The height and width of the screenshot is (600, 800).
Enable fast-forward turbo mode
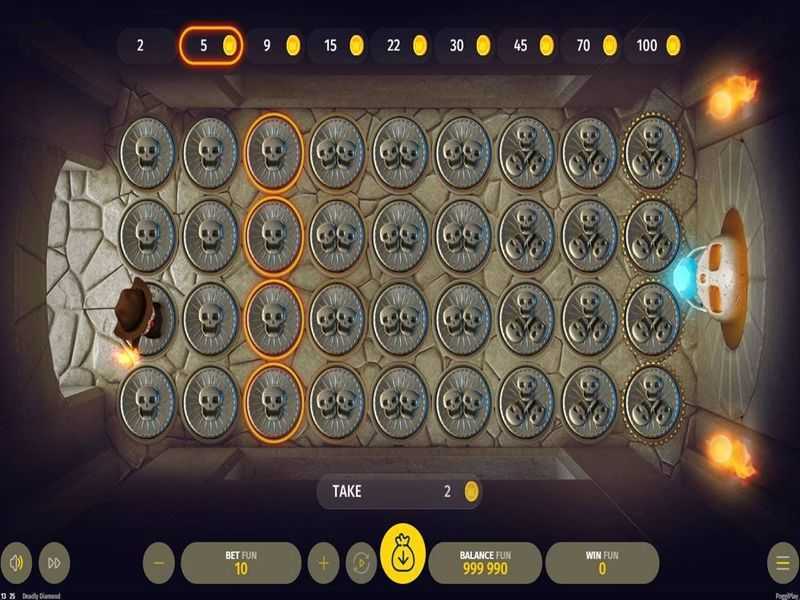[x=55, y=563]
